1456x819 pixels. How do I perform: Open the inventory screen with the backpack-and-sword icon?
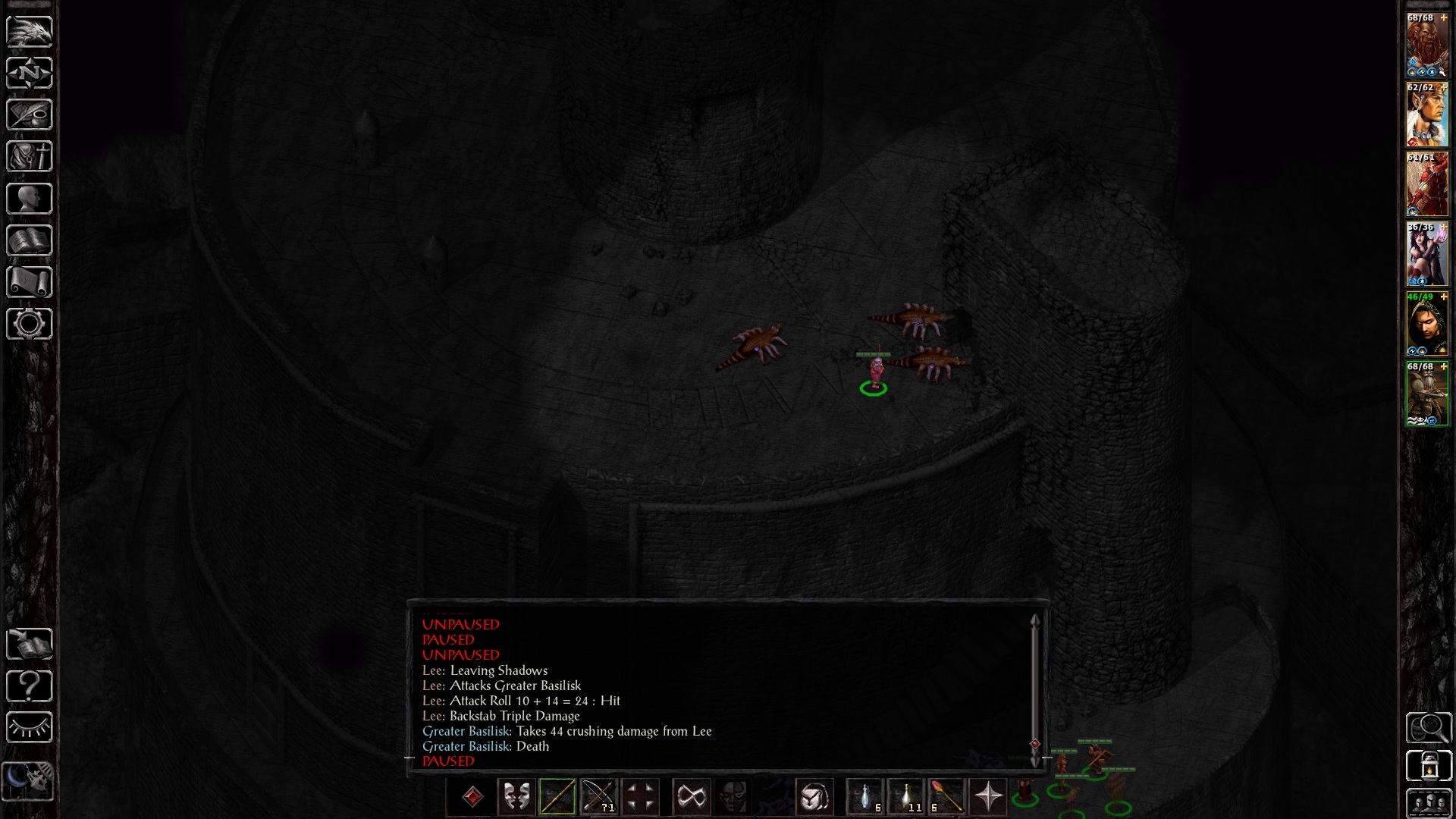pos(30,157)
